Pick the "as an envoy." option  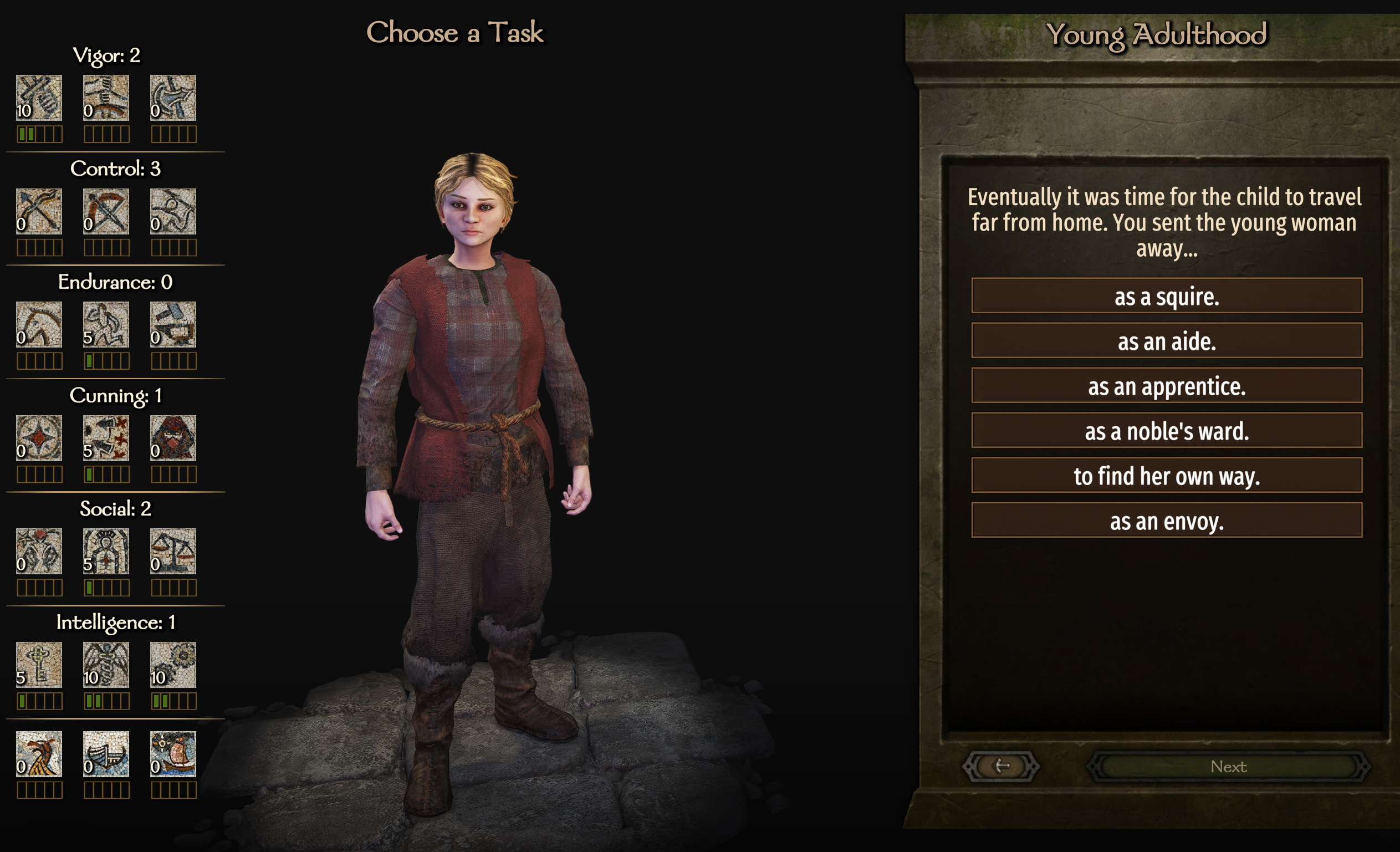click(x=1166, y=520)
